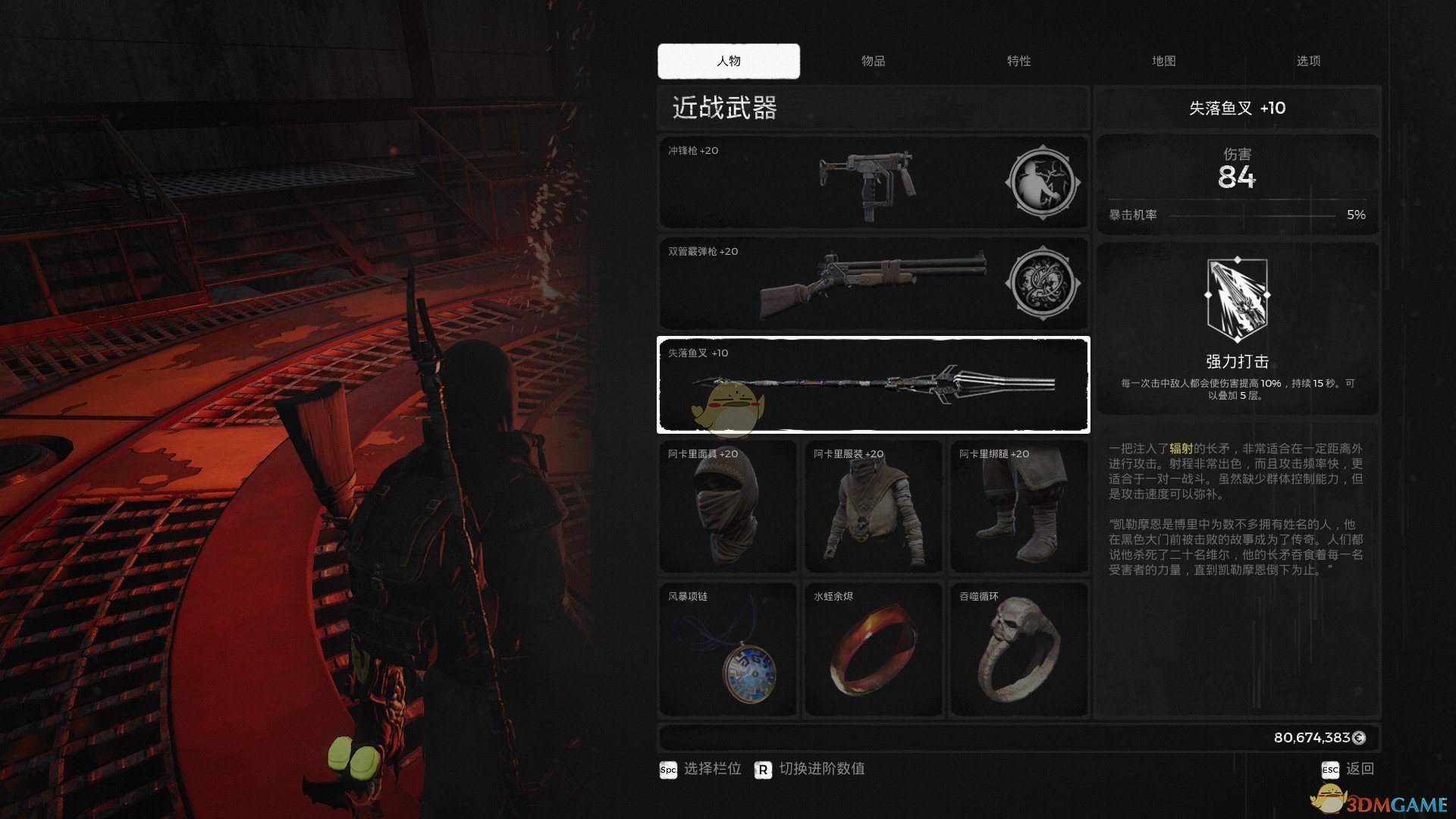The image size is (1456, 819).
Task: Choose the 双管霰弹枪 +20 shotgun slot
Action: point(827,284)
